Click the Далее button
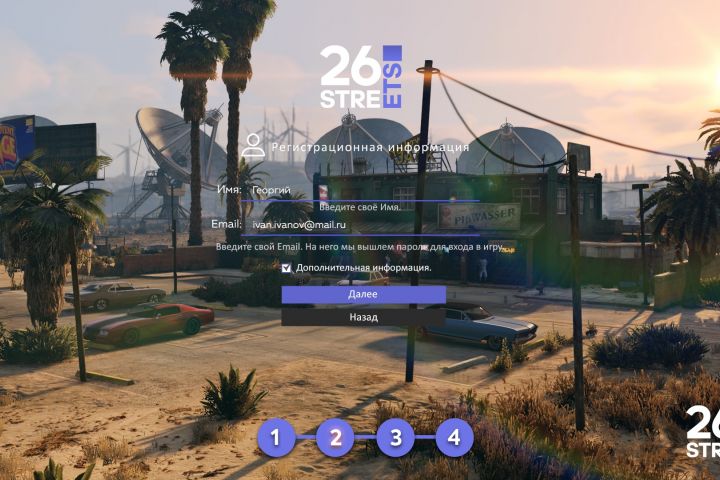 coord(363,295)
